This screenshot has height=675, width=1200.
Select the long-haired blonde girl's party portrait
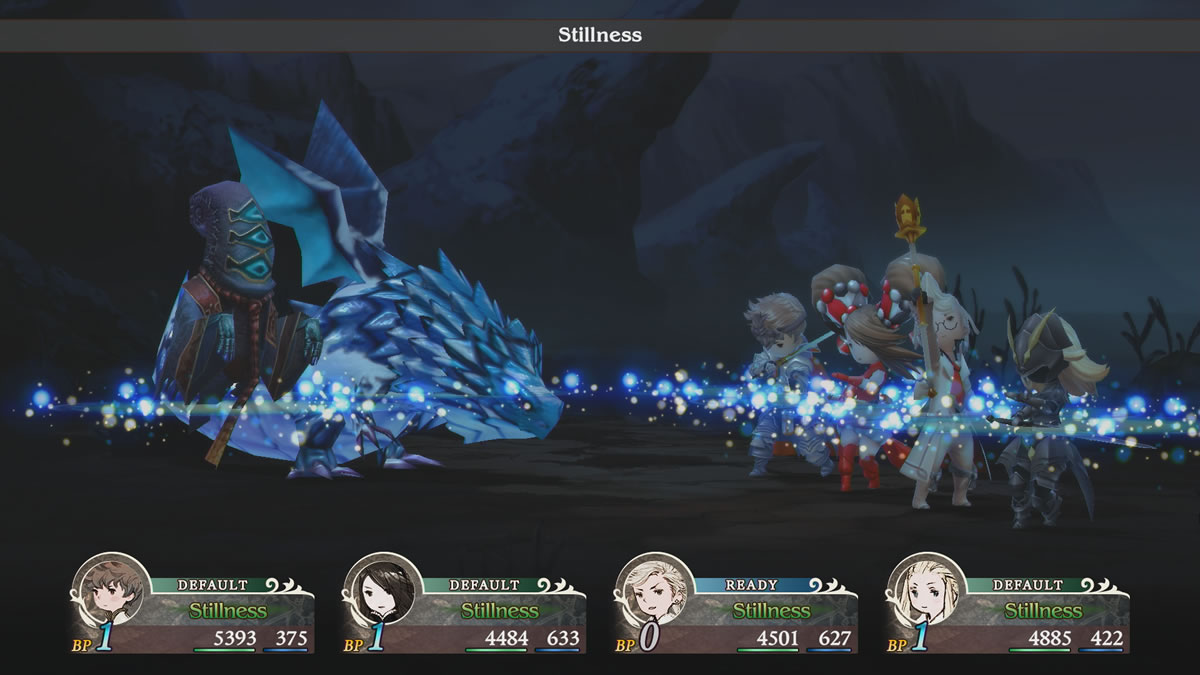[x=926, y=592]
